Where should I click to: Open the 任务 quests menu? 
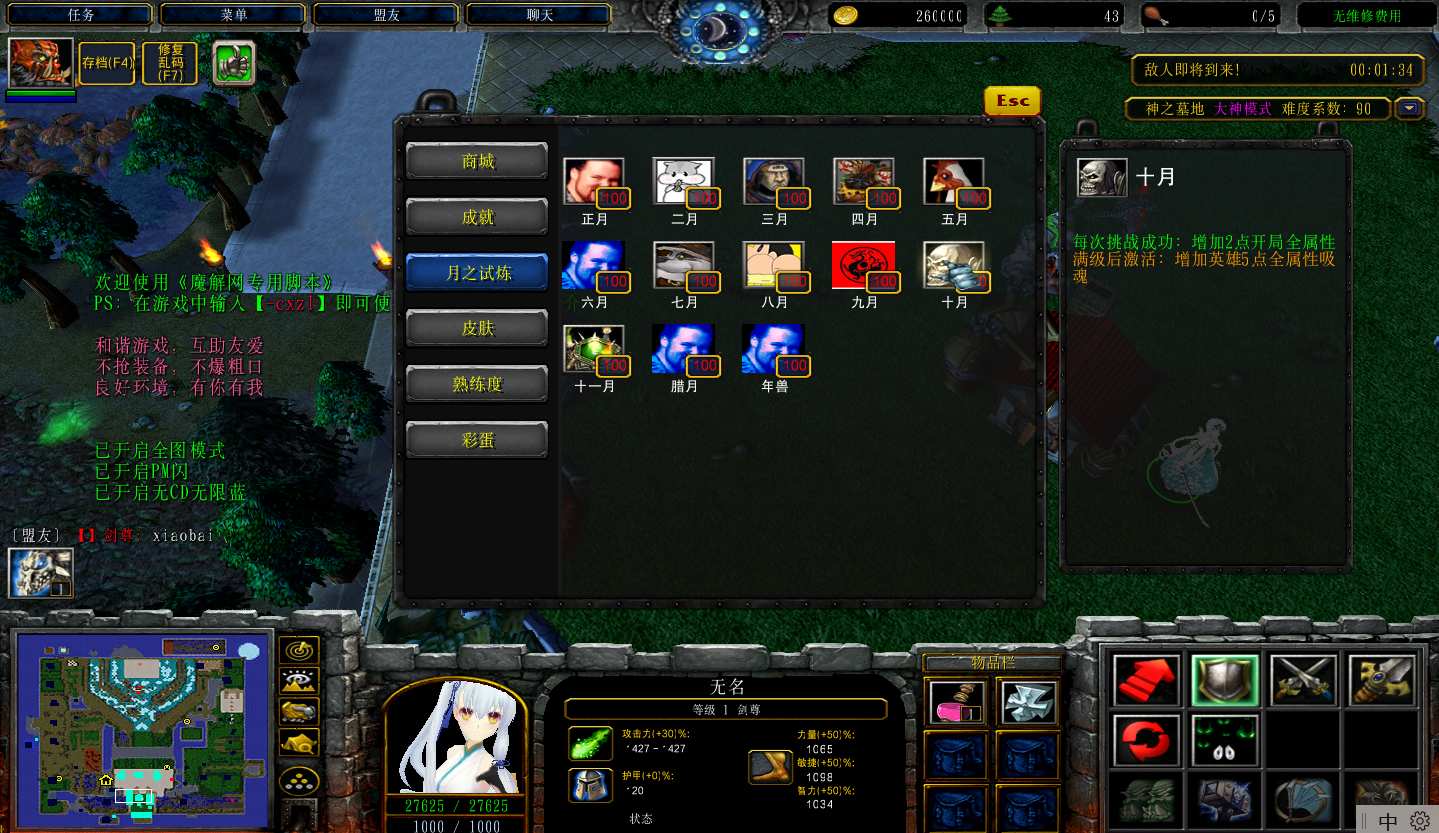pos(80,15)
